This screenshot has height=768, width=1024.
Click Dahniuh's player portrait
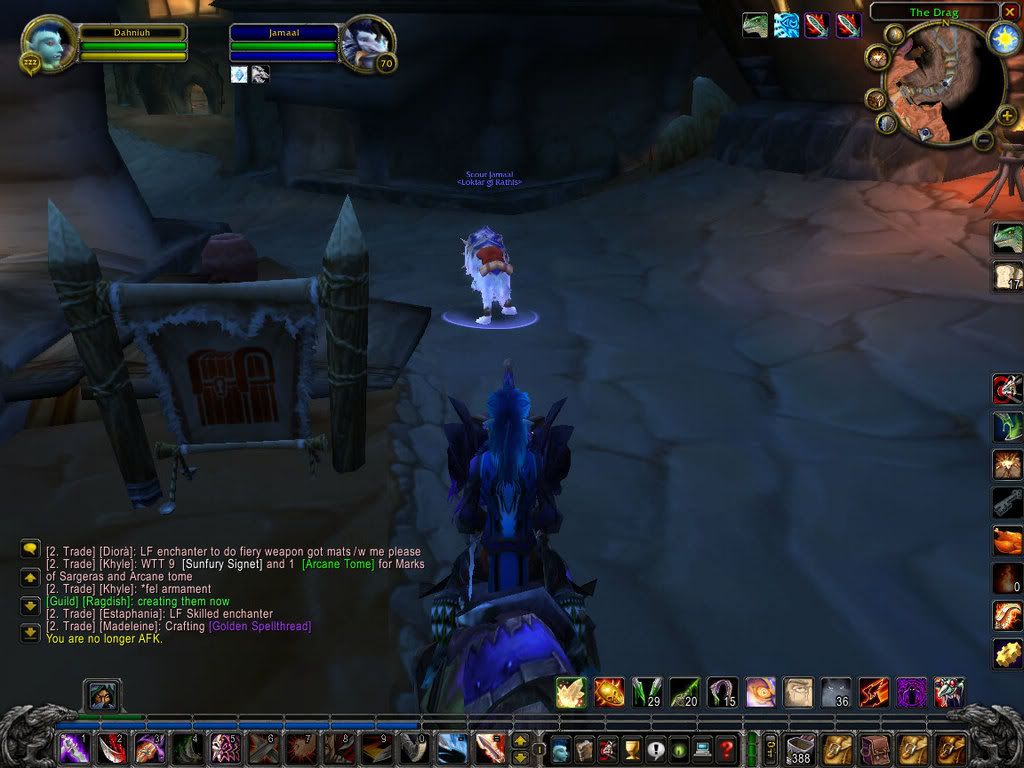coord(49,44)
